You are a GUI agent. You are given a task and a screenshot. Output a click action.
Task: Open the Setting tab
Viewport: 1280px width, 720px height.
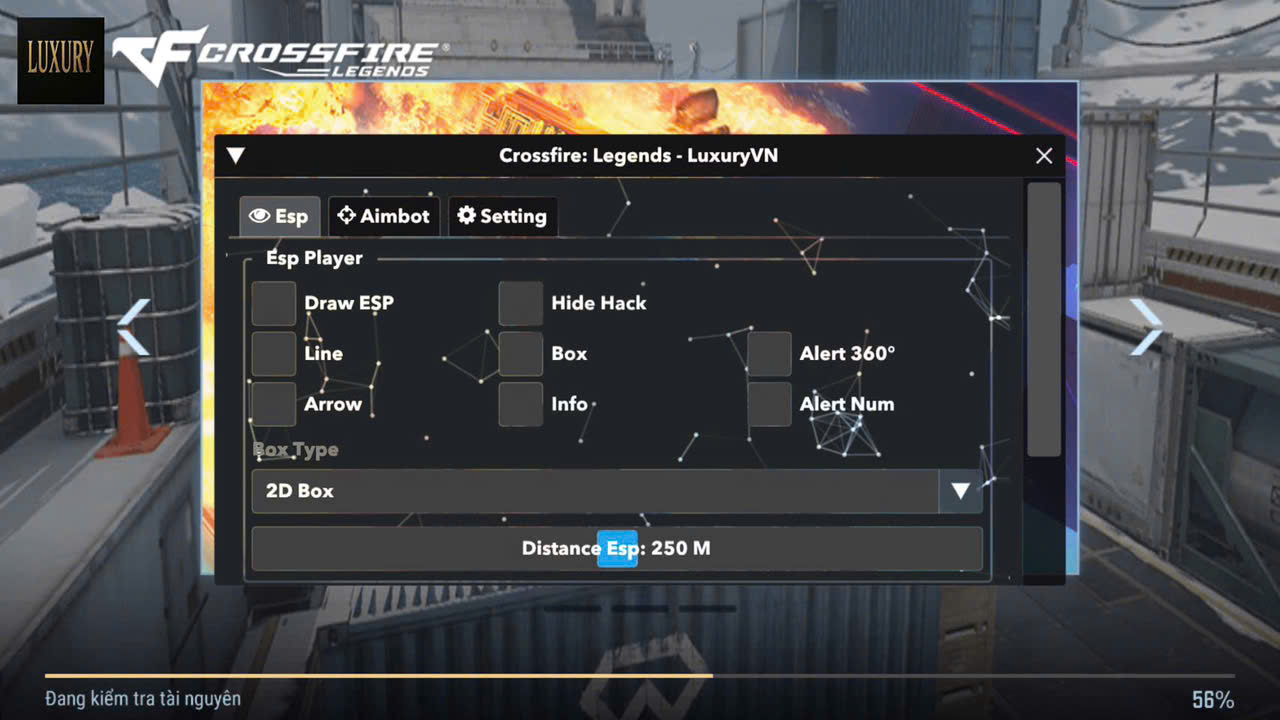[503, 215]
